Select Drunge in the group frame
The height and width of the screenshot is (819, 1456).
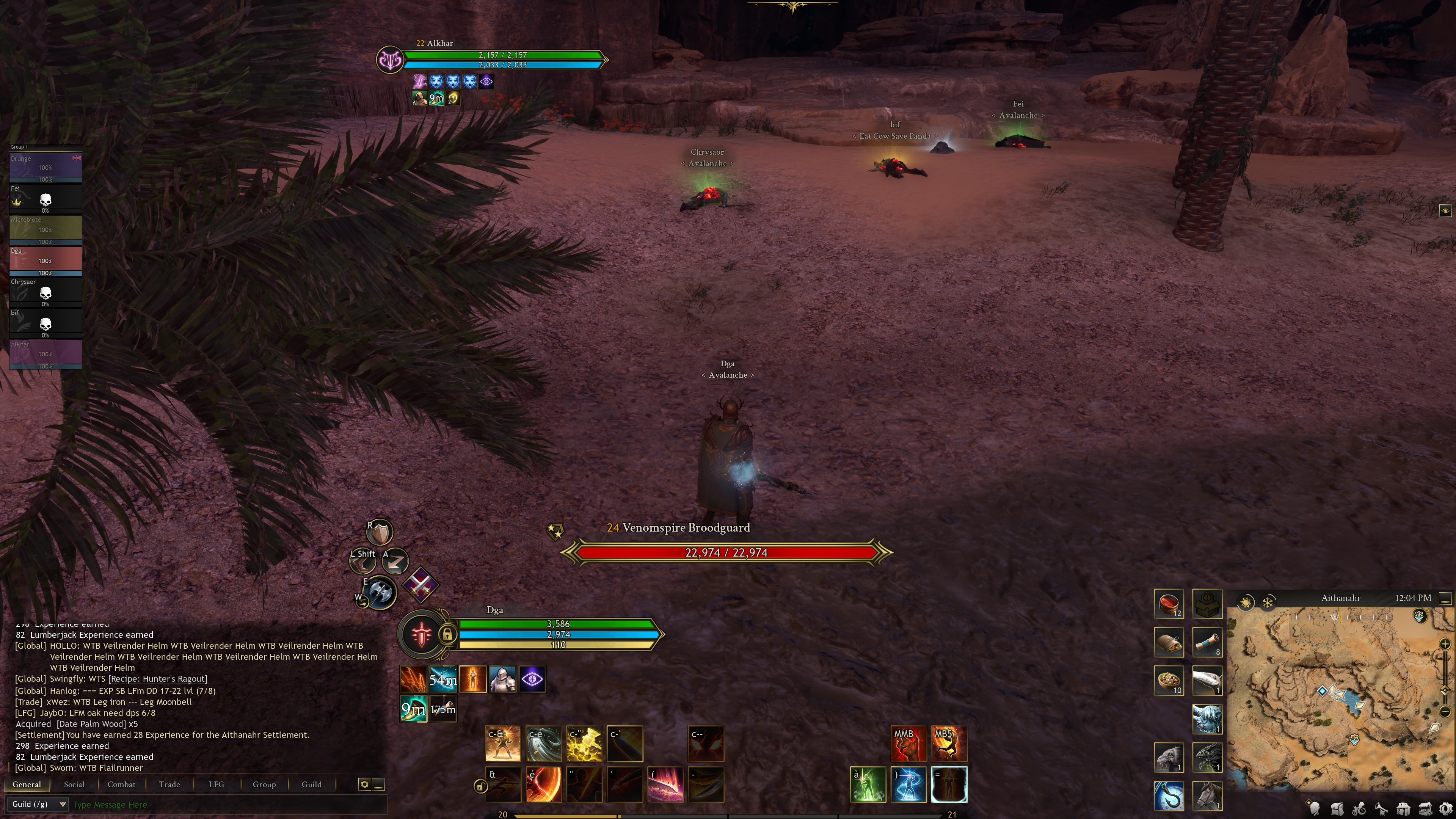[45, 167]
